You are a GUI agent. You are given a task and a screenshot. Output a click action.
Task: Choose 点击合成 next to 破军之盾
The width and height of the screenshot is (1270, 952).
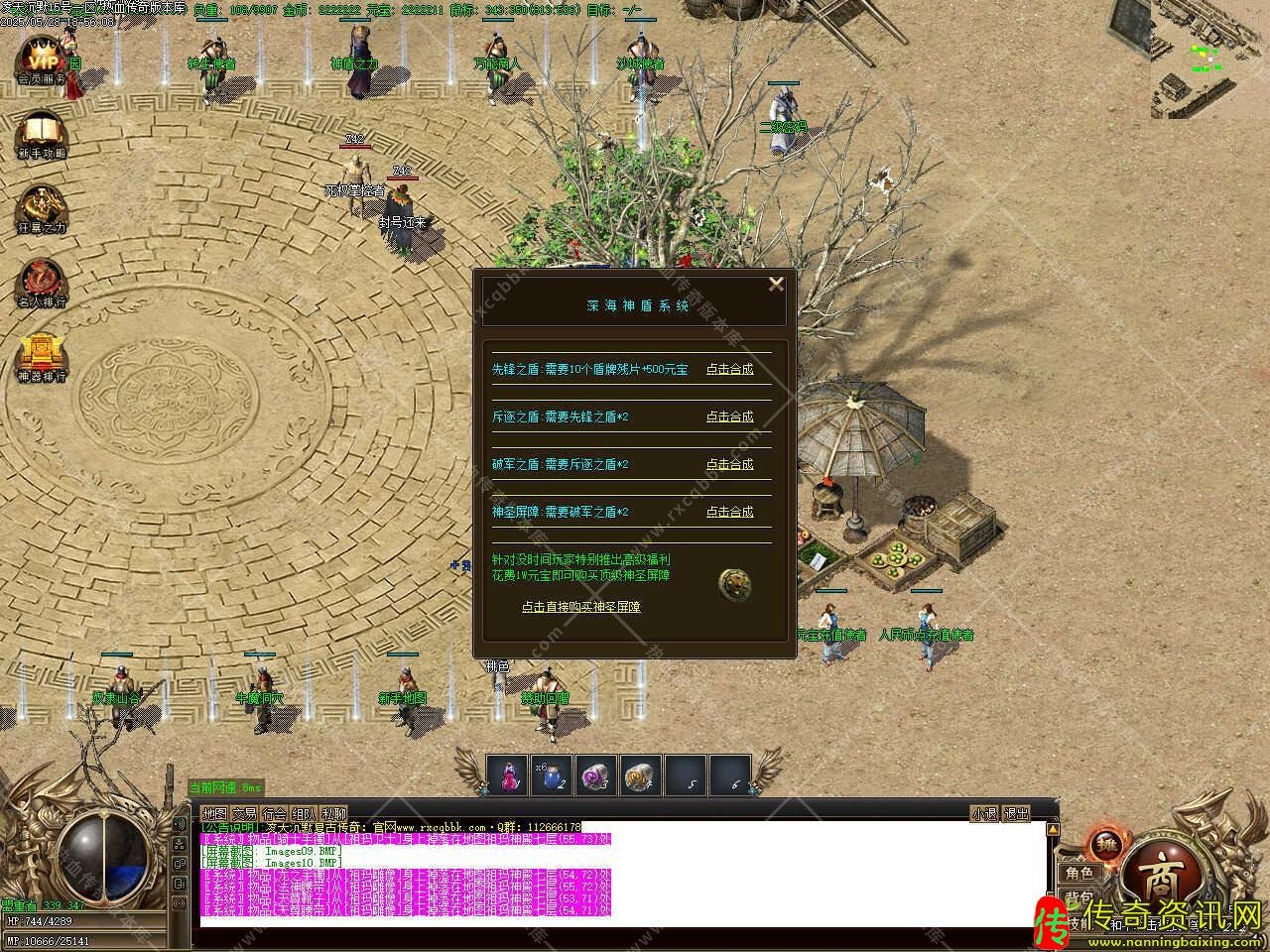point(729,464)
